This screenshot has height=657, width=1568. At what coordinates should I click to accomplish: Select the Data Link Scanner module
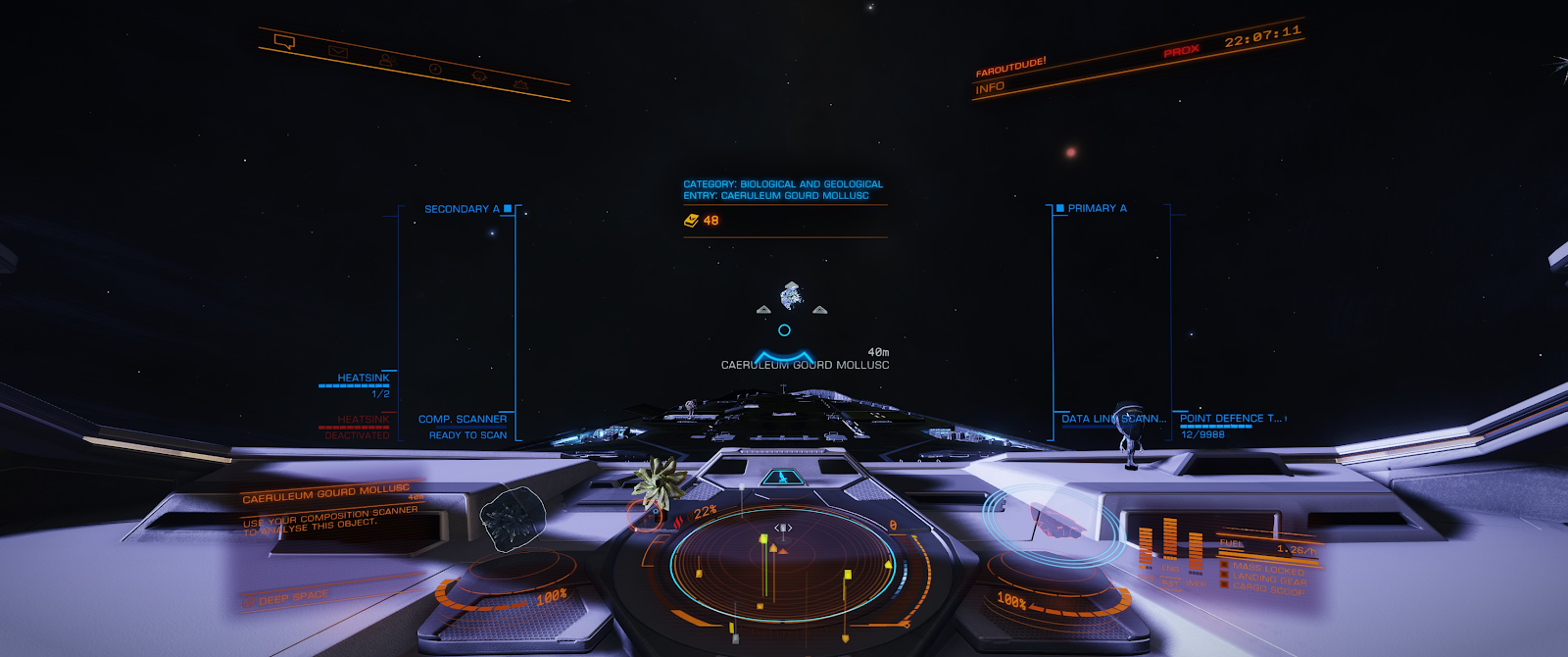[1113, 419]
